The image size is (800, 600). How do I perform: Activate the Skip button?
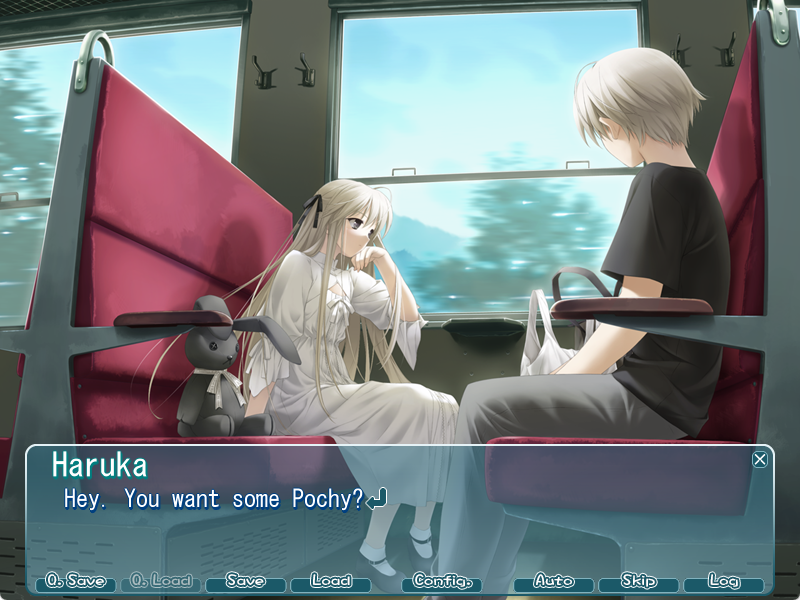pyautogui.click(x=638, y=581)
